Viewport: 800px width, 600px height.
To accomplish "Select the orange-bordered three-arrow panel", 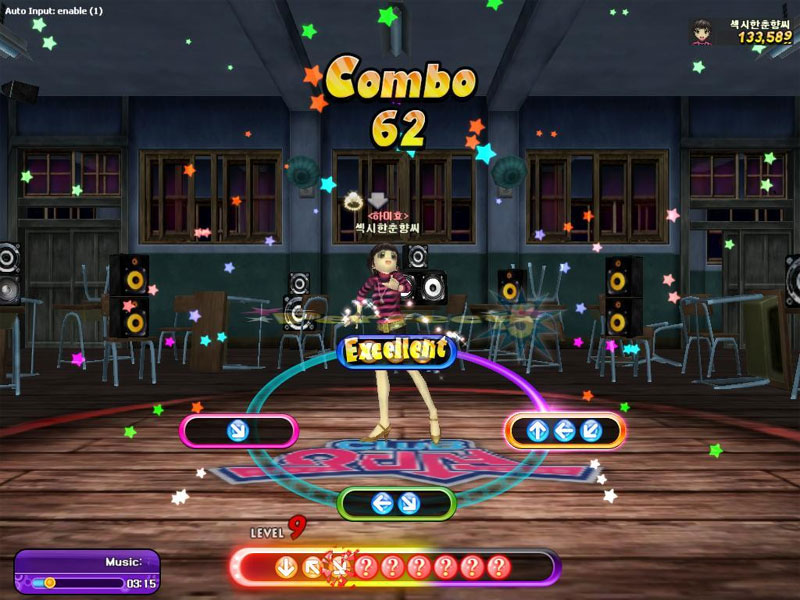I will [565, 431].
